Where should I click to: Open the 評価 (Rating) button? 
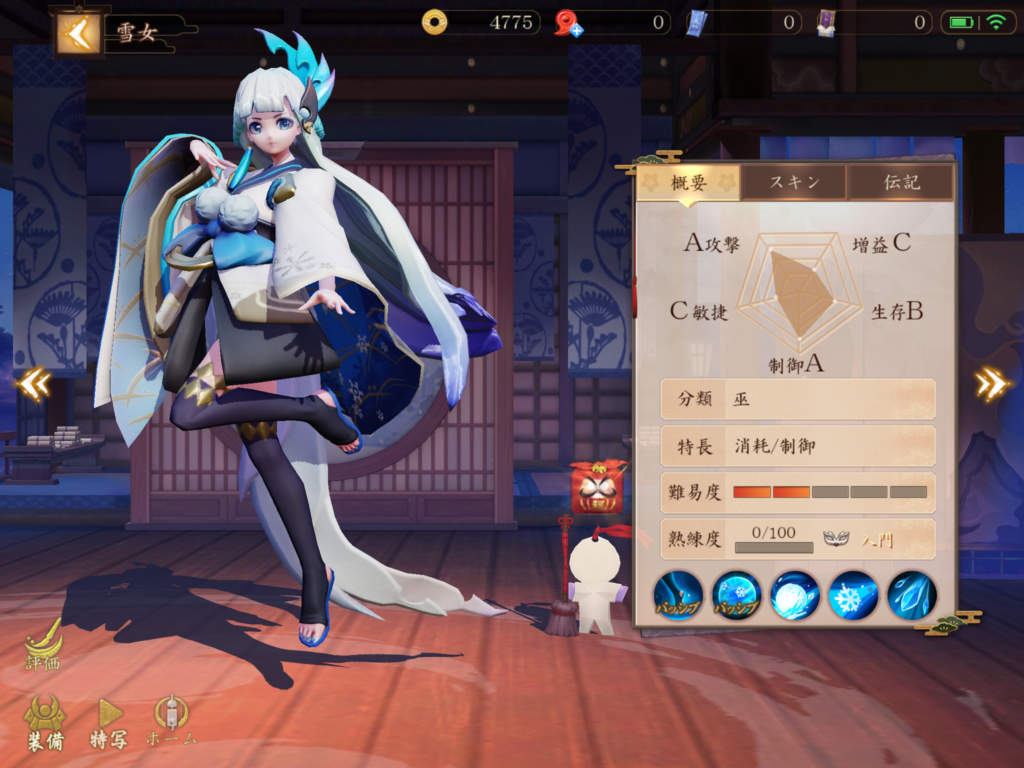(43, 645)
